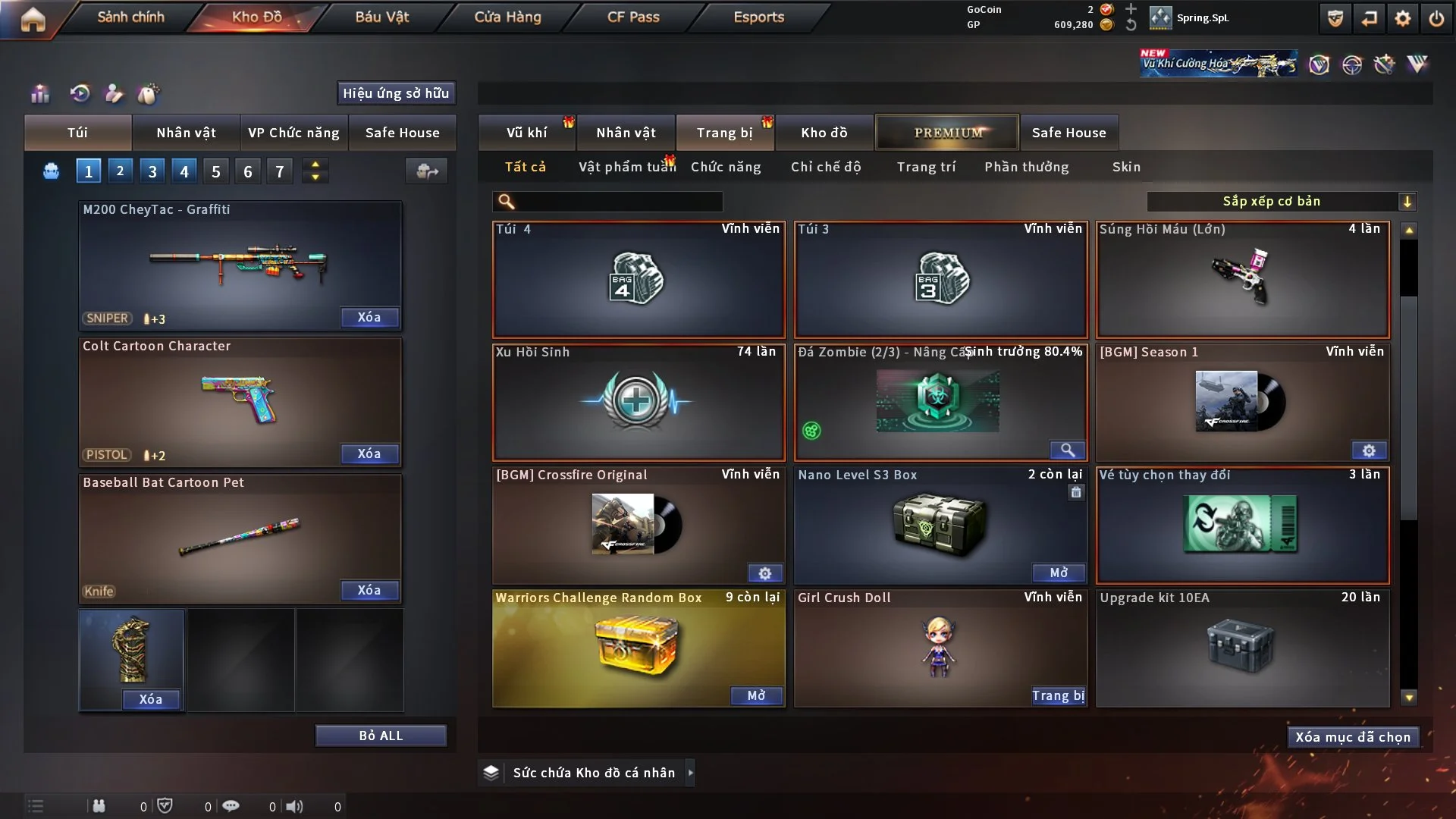The image size is (1456, 819).
Task: Remove the M200 CheyTac with Xóa
Action: point(369,317)
